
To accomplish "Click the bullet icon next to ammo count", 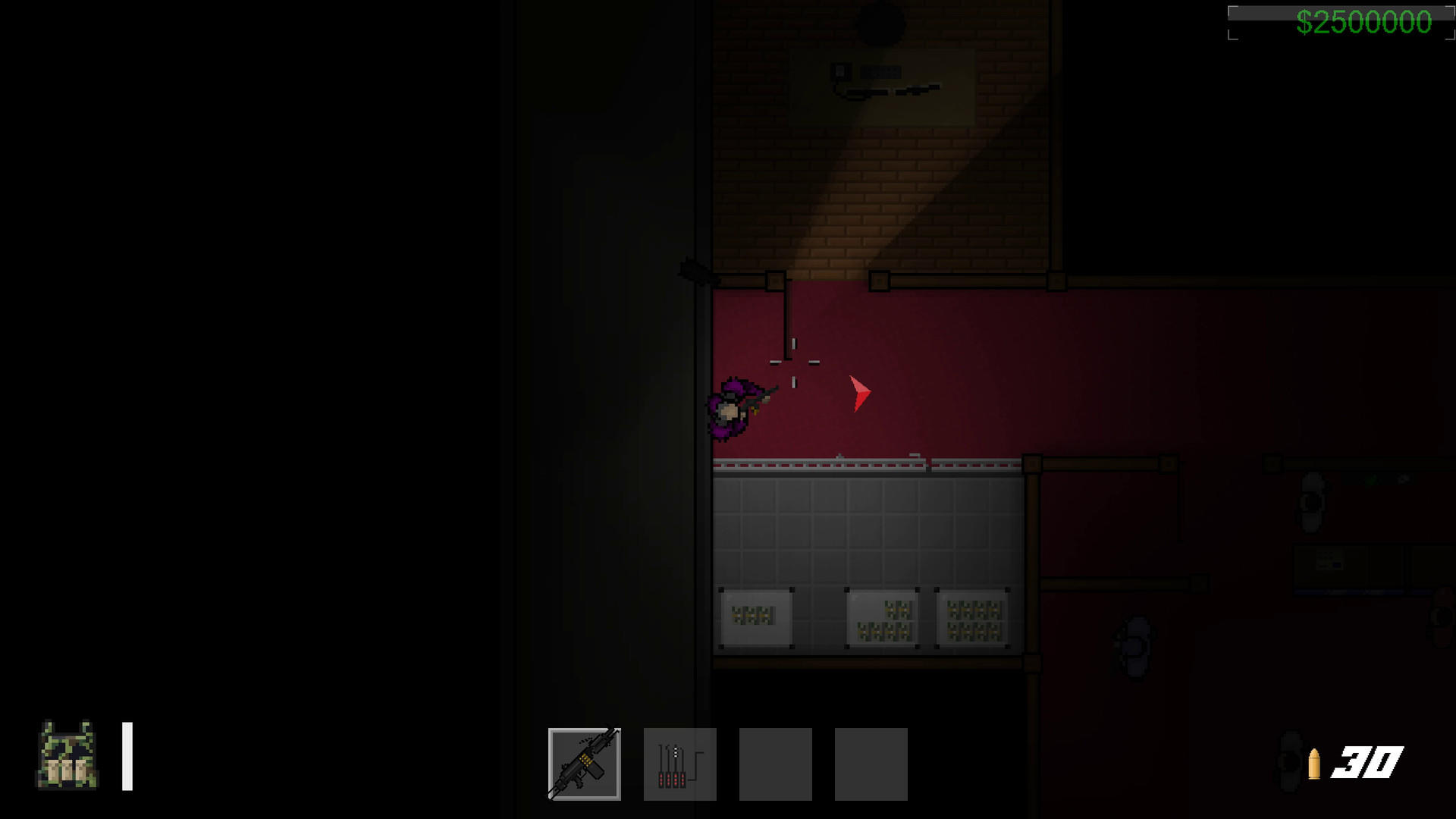I will [x=1314, y=762].
